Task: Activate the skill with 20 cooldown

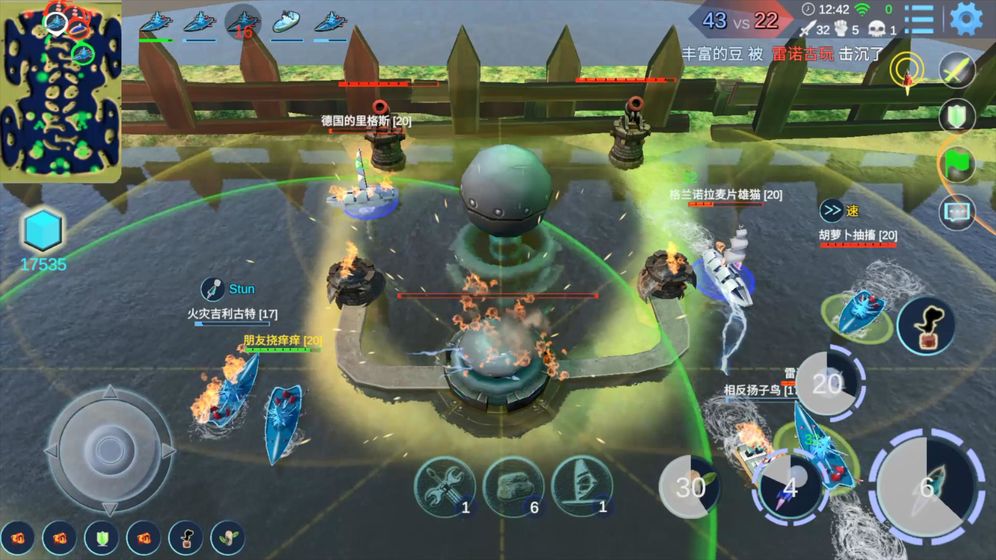Action: [826, 382]
